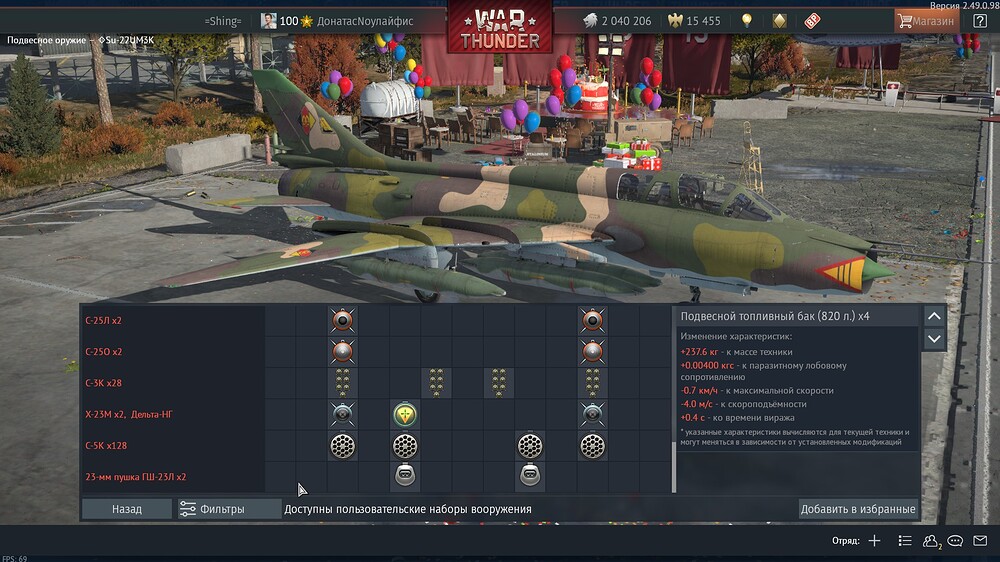Open the contacts friends icon
1000x562 pixels.
click(930, 541)
